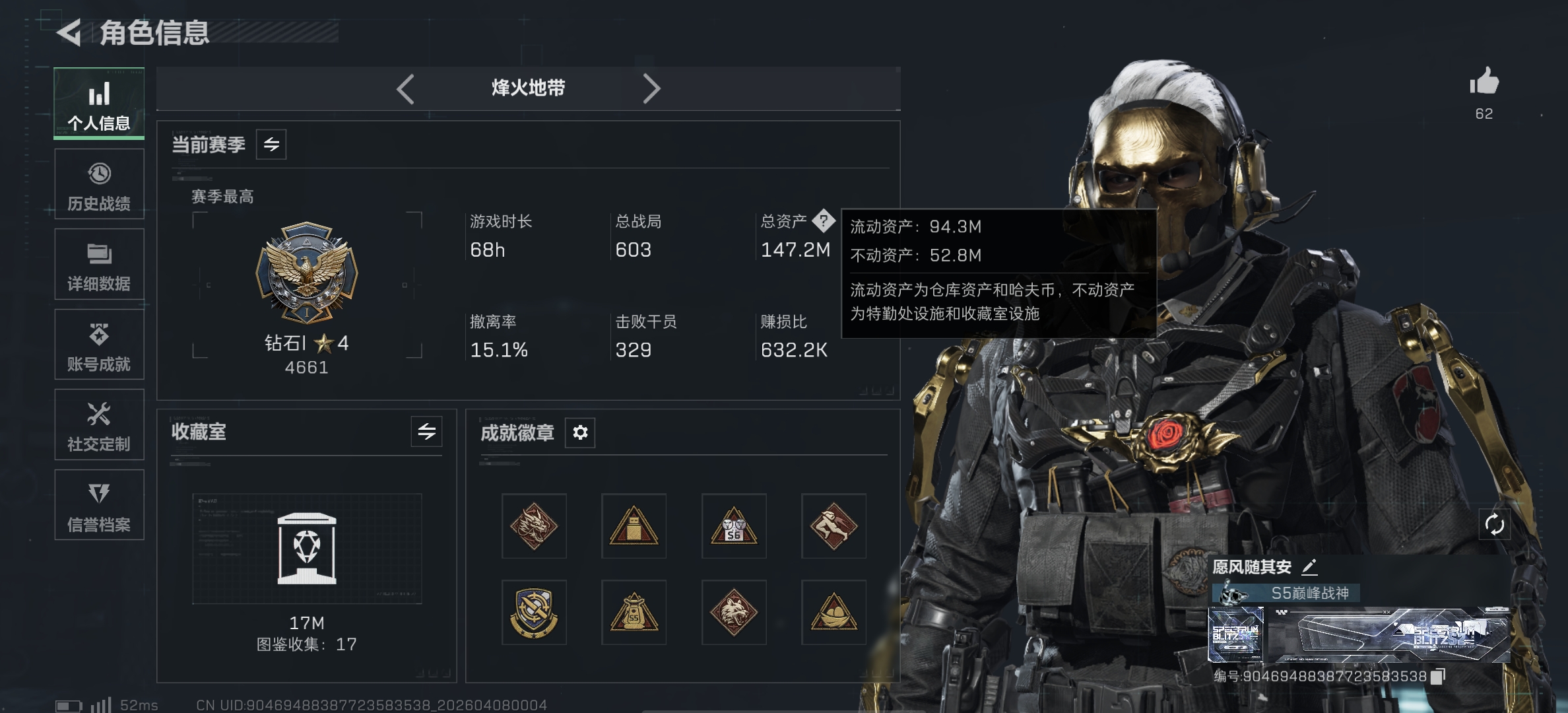Switch to the 历史战绩 tab
This screenshot has height=713, width=1568.
tap(99, 185)
